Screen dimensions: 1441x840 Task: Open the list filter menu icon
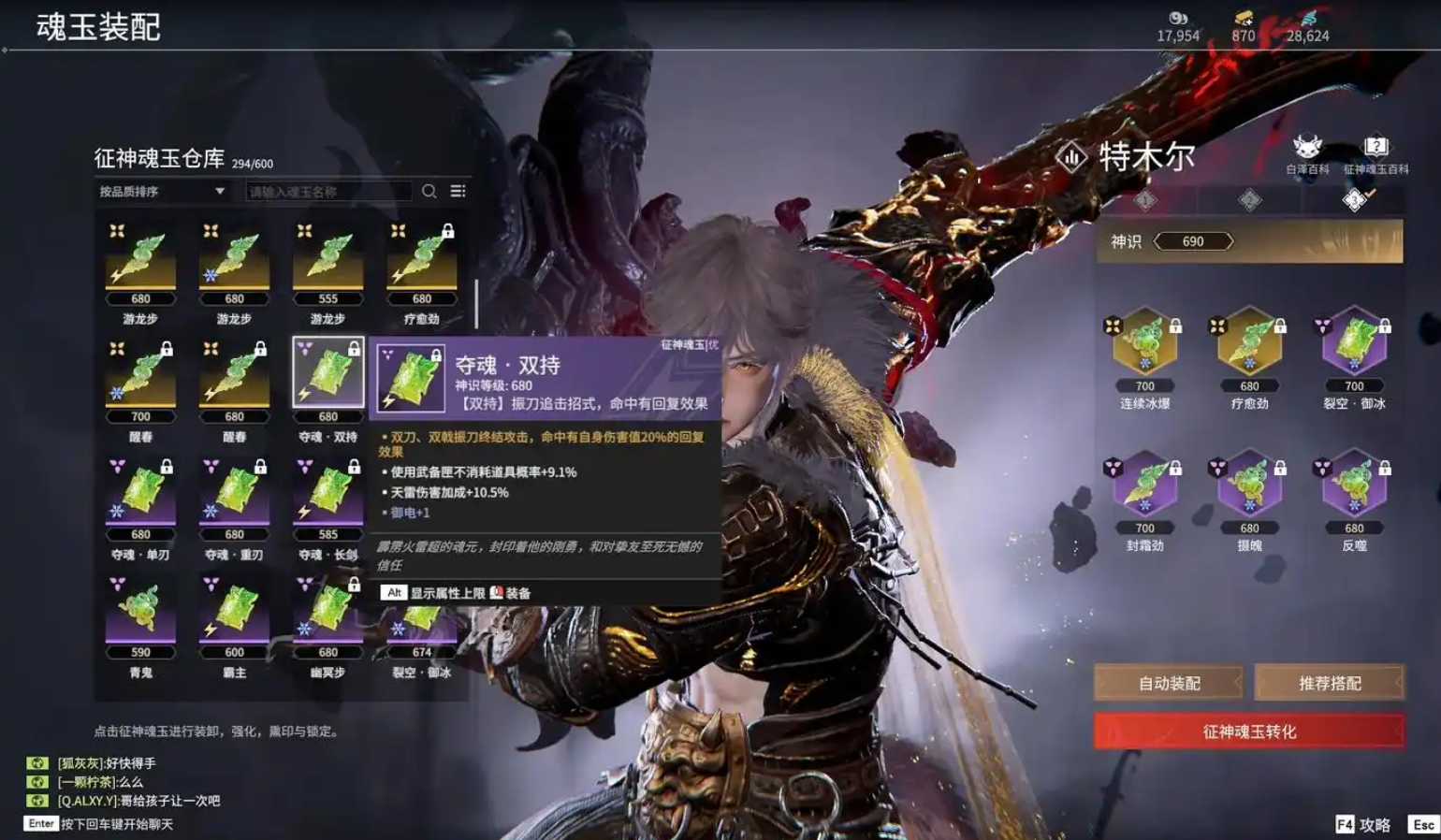coord(458,191)
